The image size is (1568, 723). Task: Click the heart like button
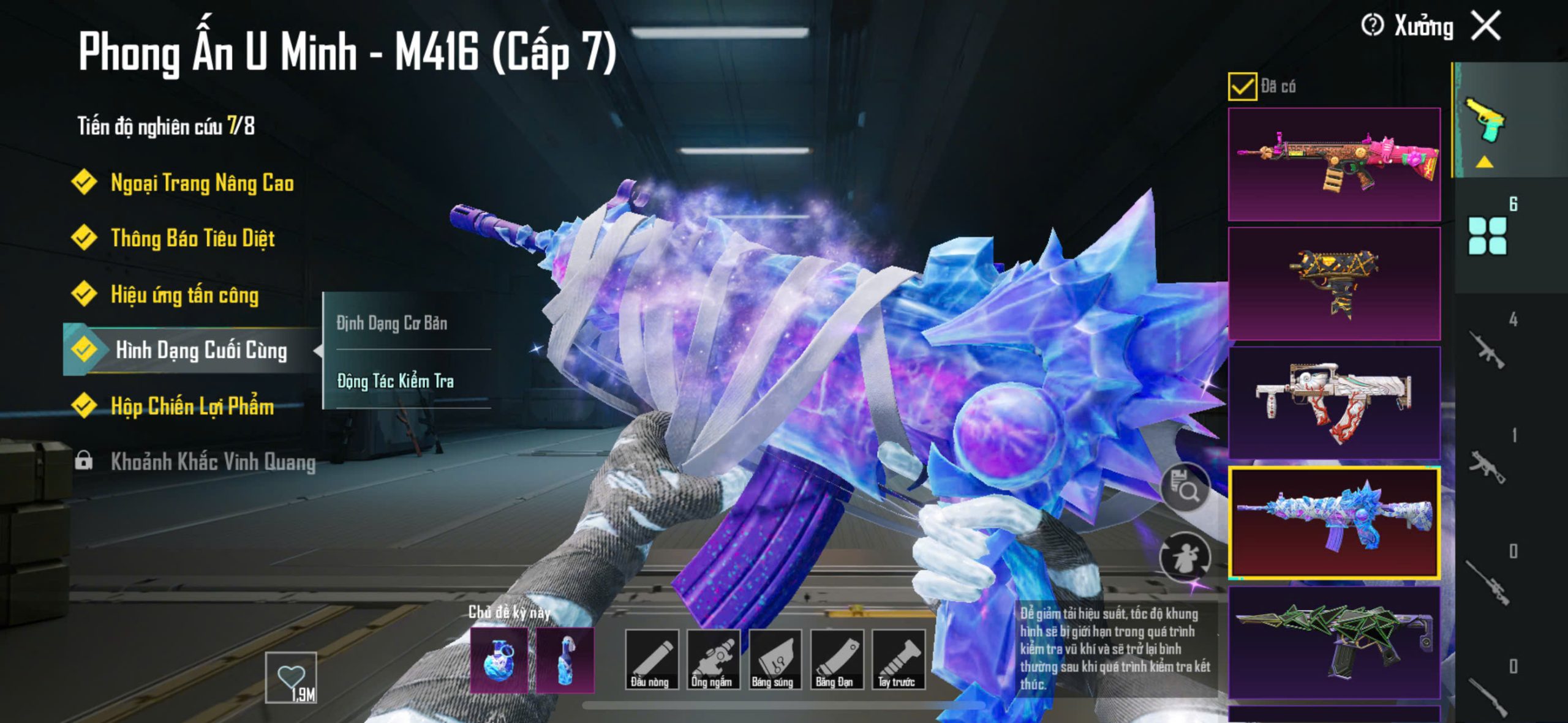click(x=291, y=678)
